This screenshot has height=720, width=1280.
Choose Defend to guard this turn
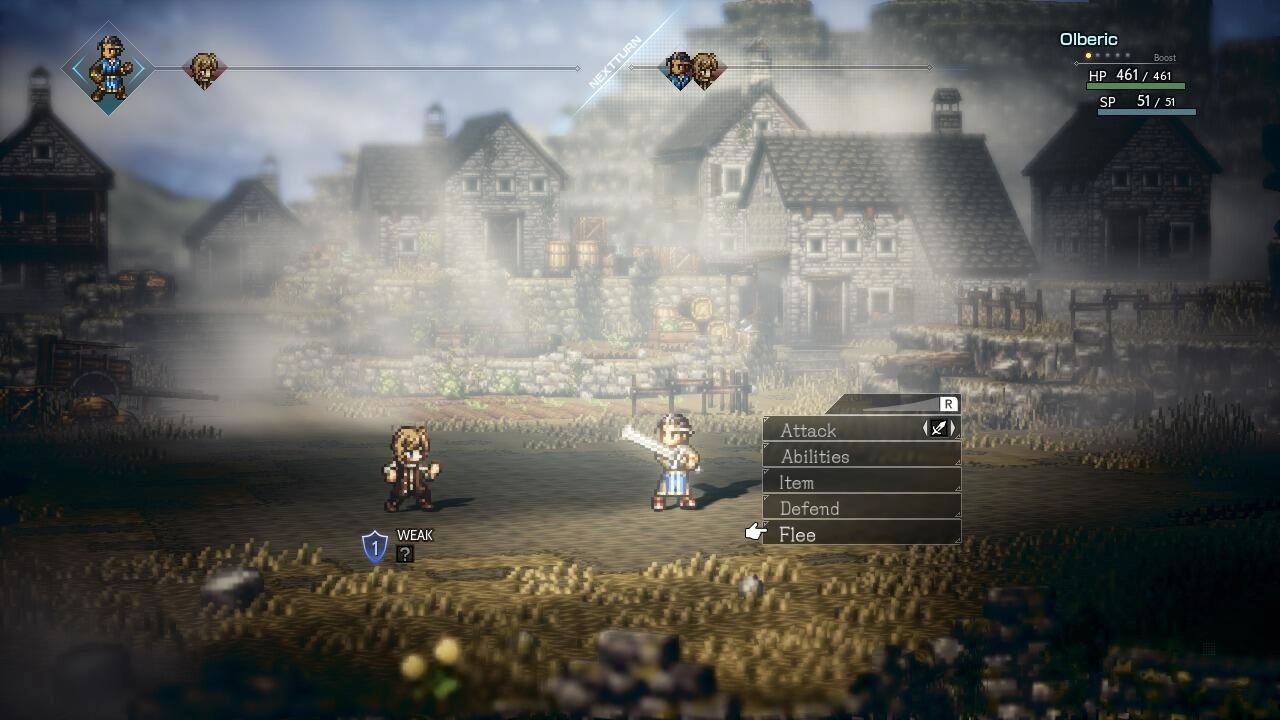[810, 508]
